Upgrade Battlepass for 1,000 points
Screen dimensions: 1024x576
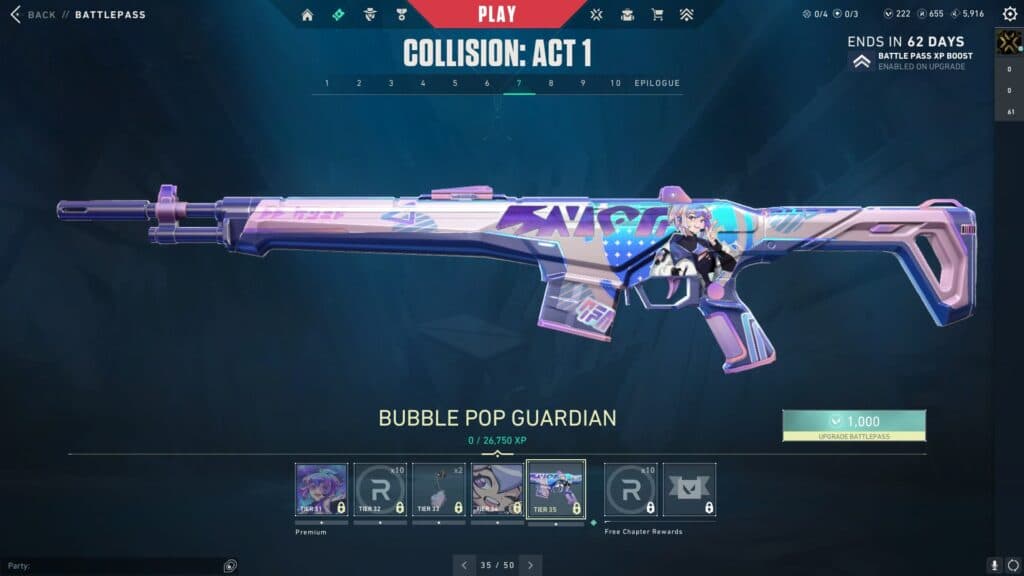pyautogui.click(x=854, y=425)
